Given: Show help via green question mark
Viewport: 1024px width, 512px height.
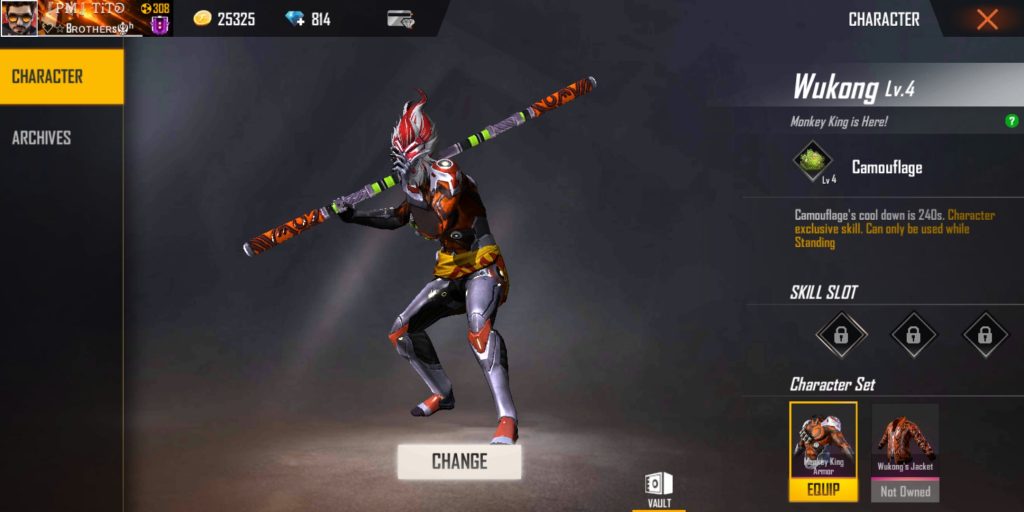Looking at the screenshot, I should [x=1011, y=121].
